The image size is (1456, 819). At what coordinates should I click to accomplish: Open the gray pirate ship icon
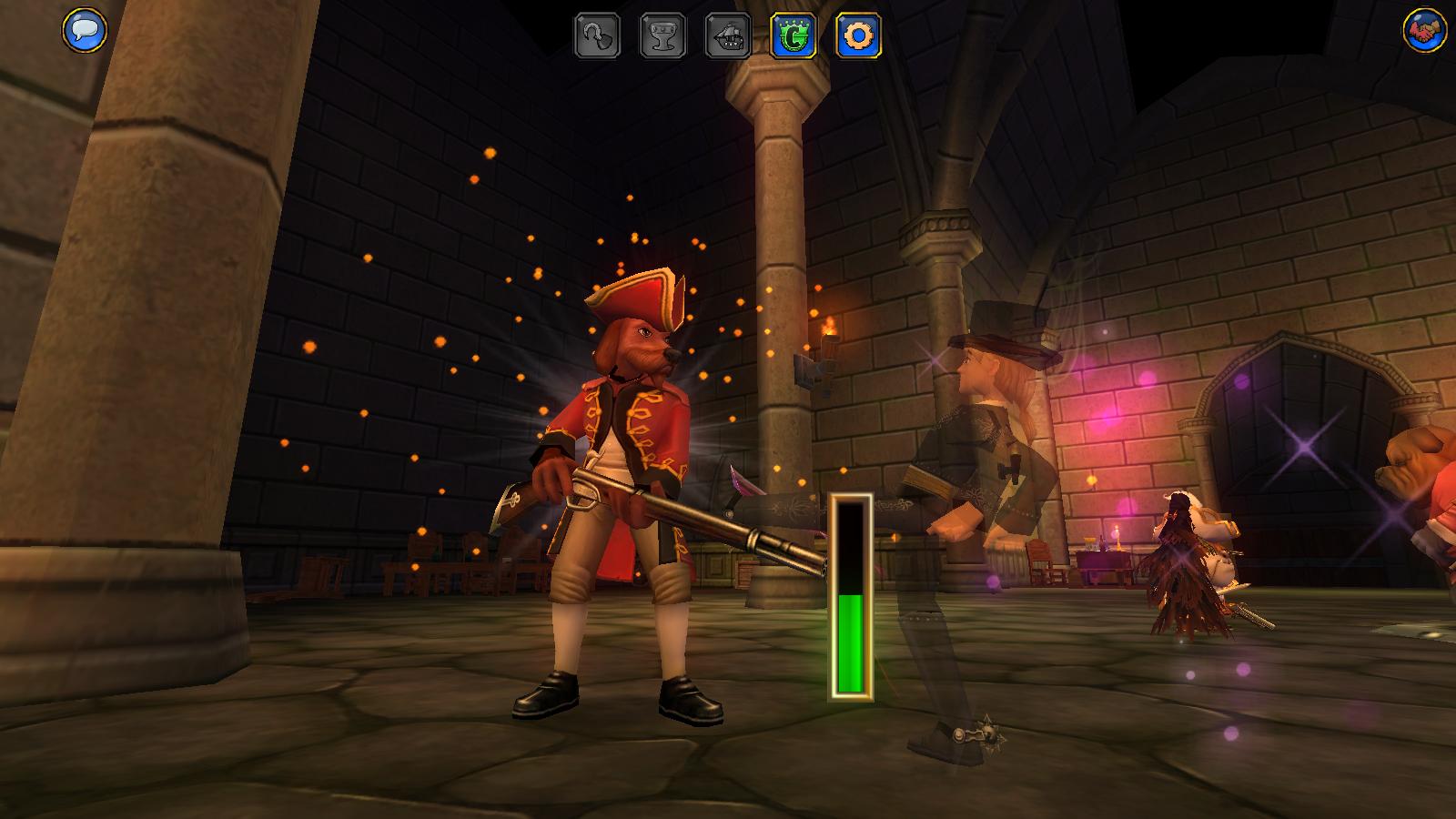pyautogui.click(x=728, y=36)
